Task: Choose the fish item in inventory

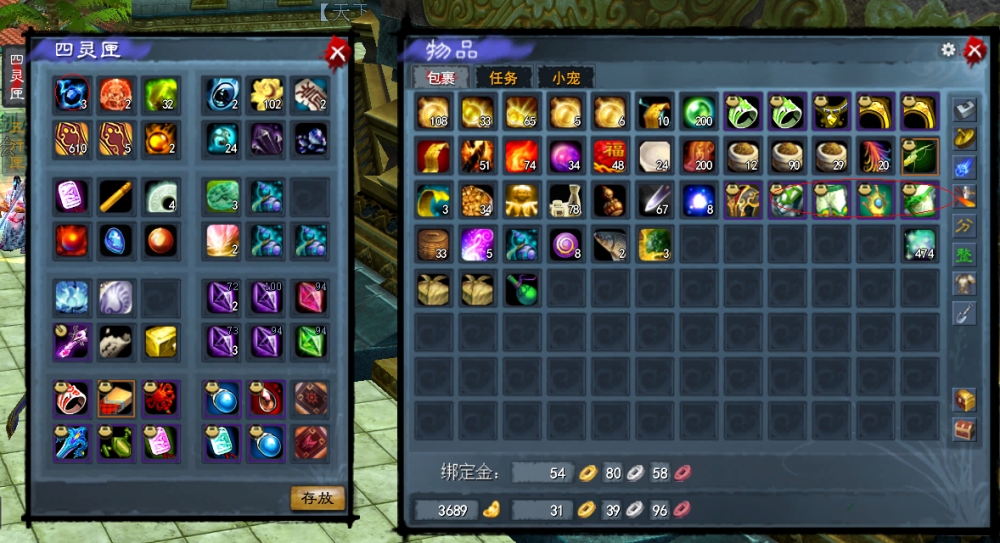Action: click(x=610, y=243)
